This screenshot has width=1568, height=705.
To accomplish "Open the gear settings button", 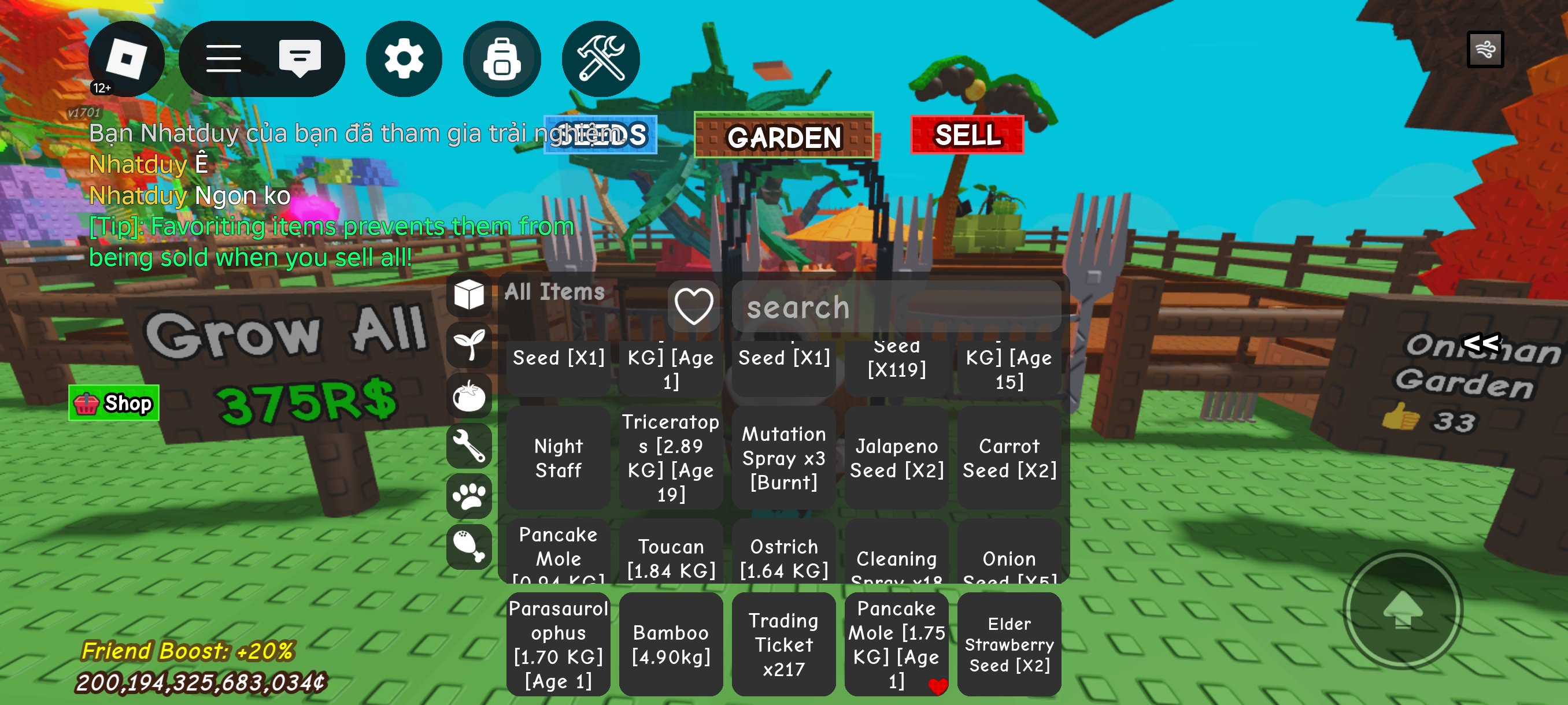I will coord(404,59).
